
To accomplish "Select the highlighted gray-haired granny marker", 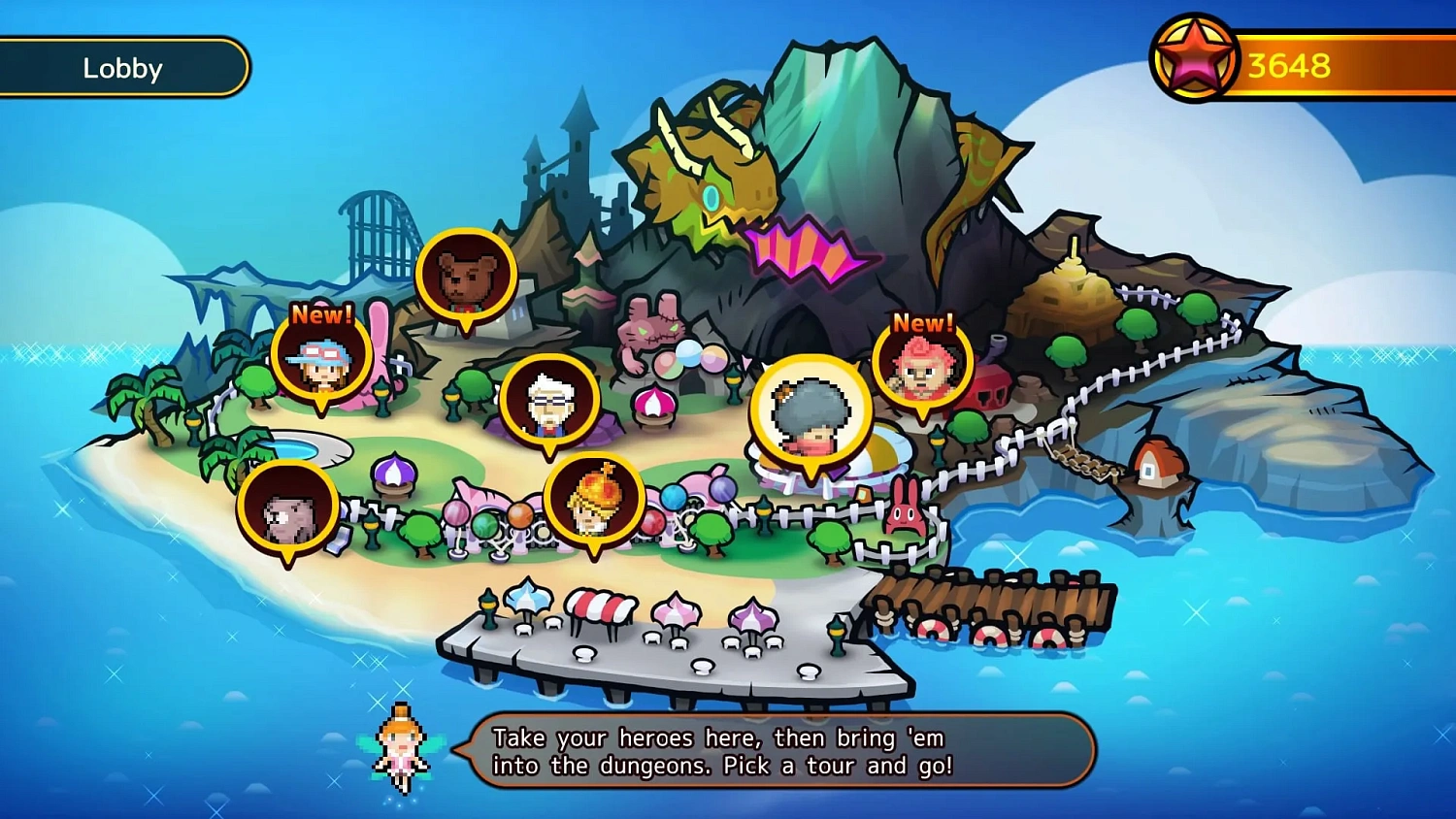I will (811, 413).
